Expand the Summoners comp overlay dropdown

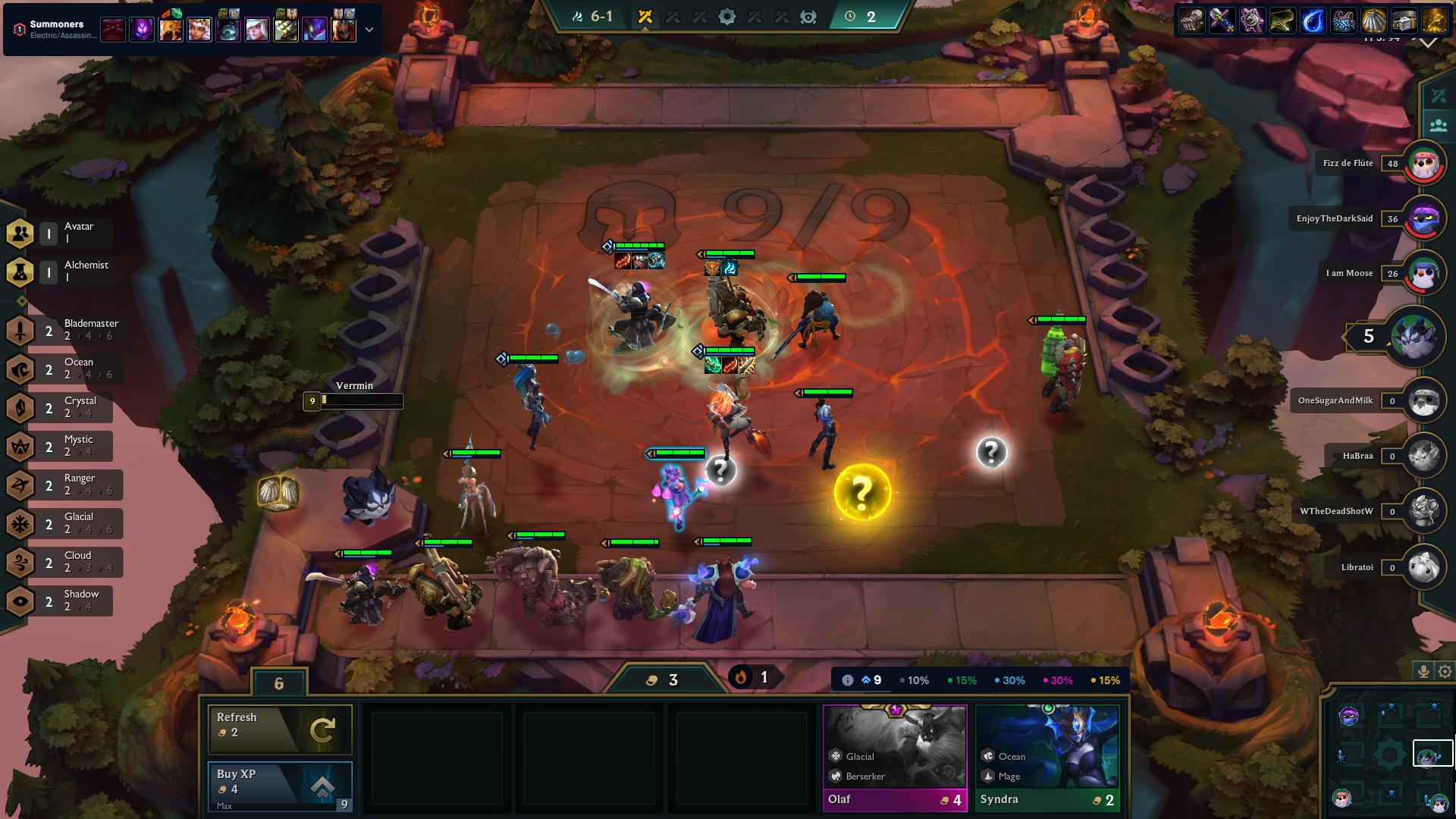tap(369, 30)
